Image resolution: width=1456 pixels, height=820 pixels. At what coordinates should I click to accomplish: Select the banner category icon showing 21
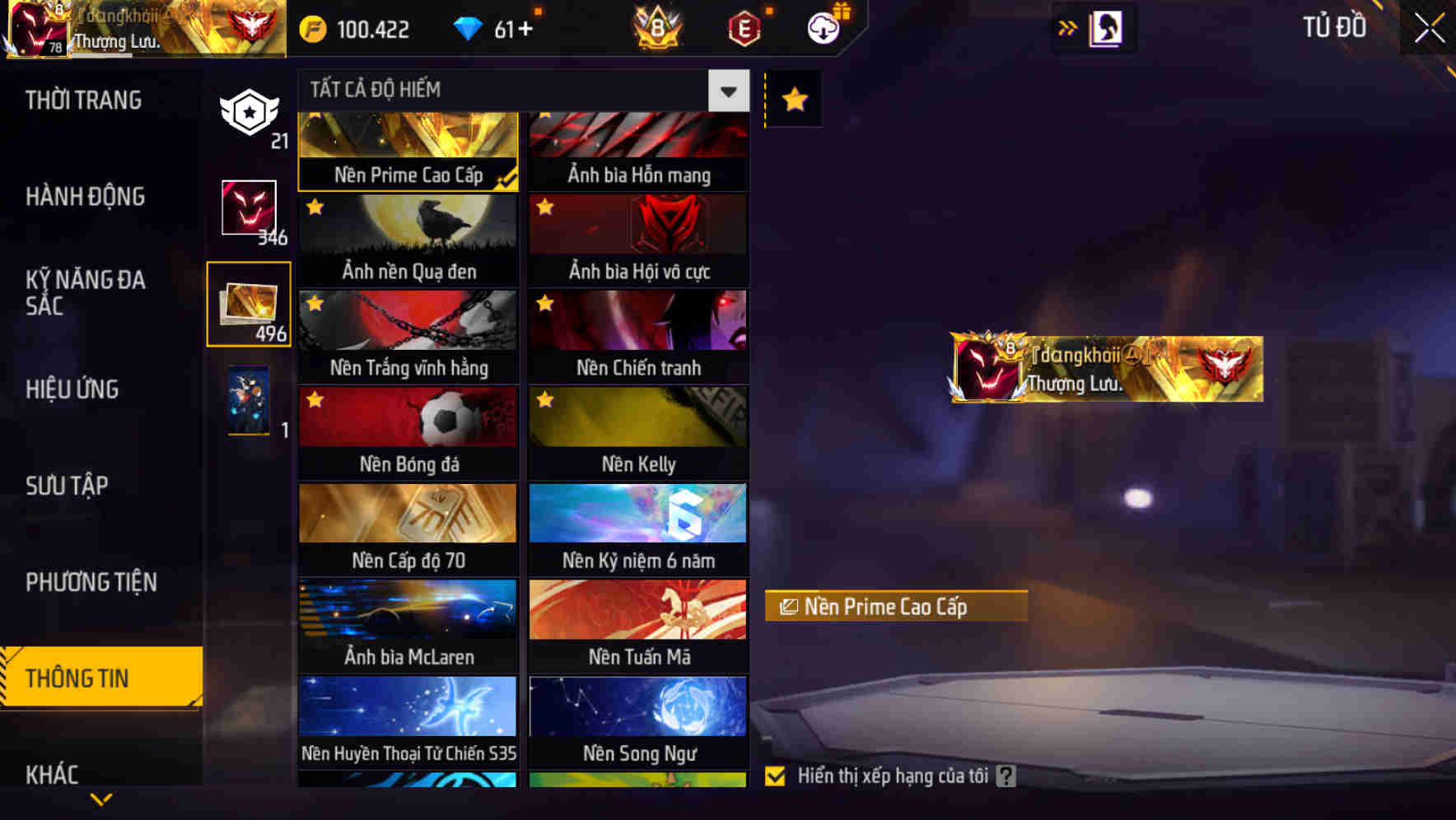pyautogui.click(x=250, y=109)
